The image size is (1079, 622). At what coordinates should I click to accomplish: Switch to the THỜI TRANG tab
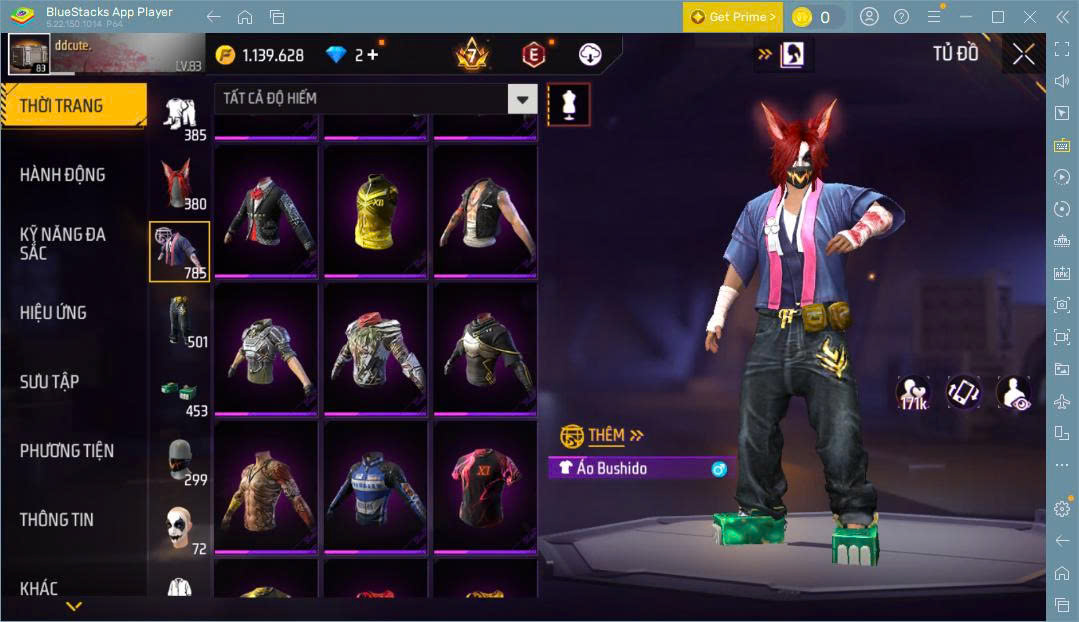[62, 106]
